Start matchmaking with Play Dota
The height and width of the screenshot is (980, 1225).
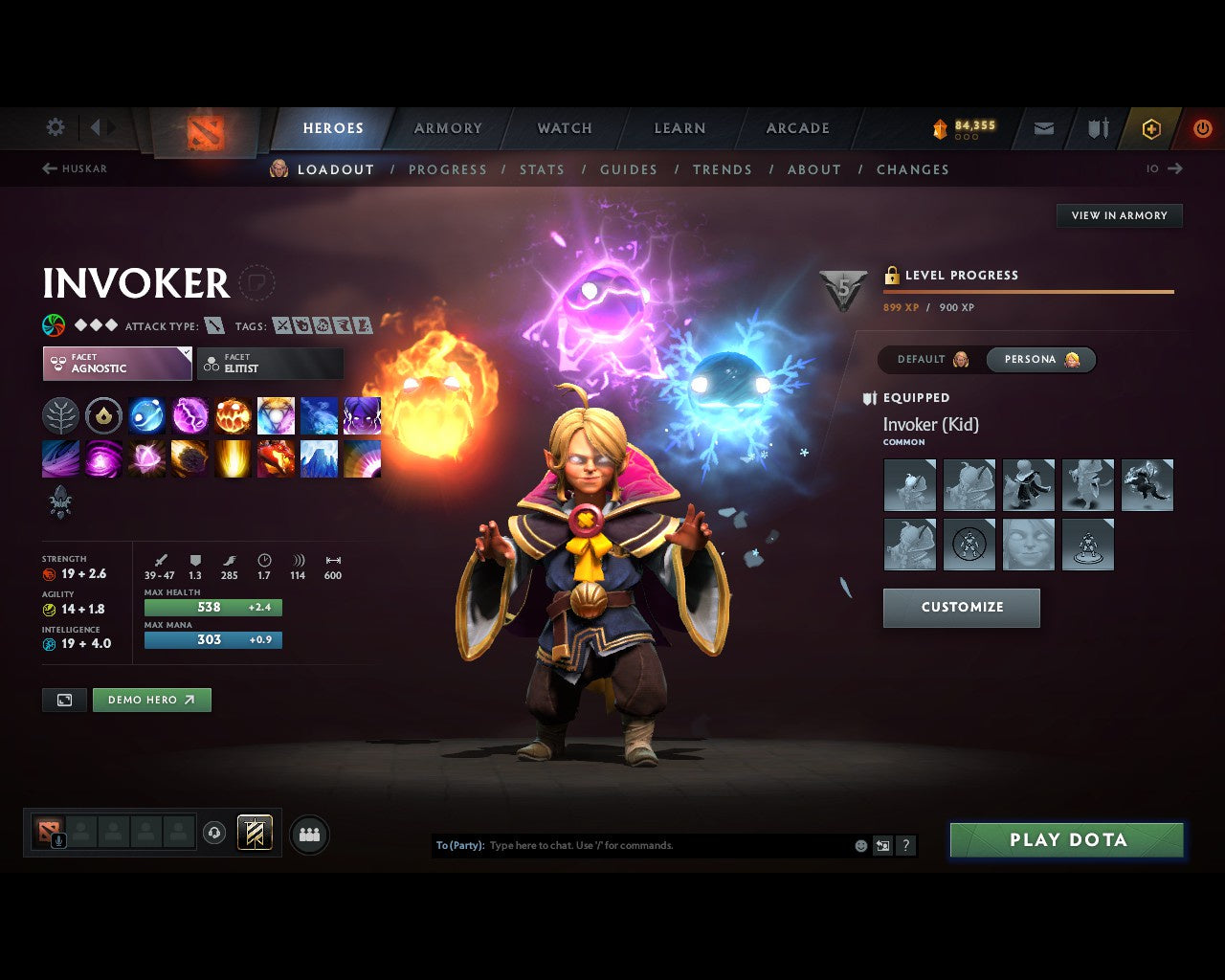(x=1066, y=840)
